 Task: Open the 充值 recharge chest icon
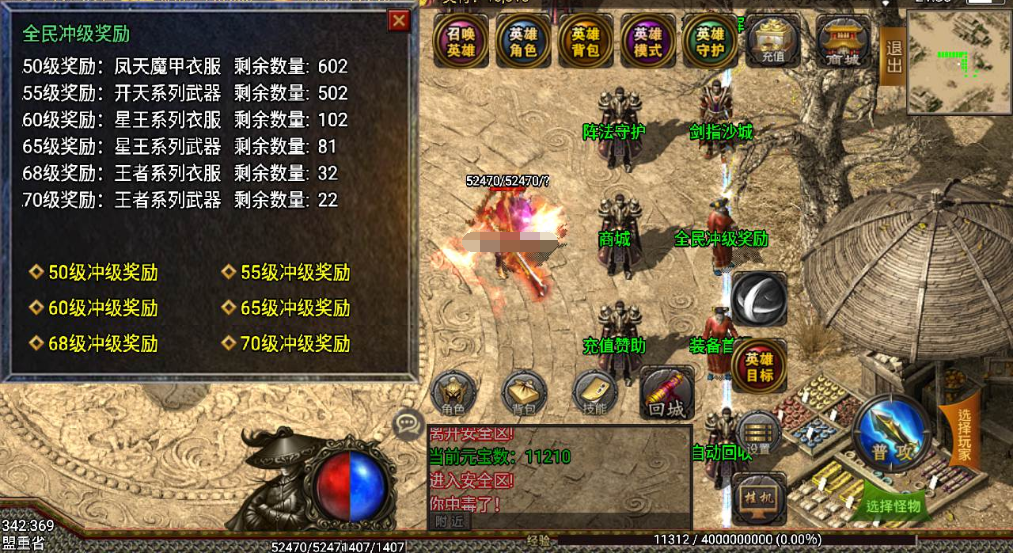774,42
